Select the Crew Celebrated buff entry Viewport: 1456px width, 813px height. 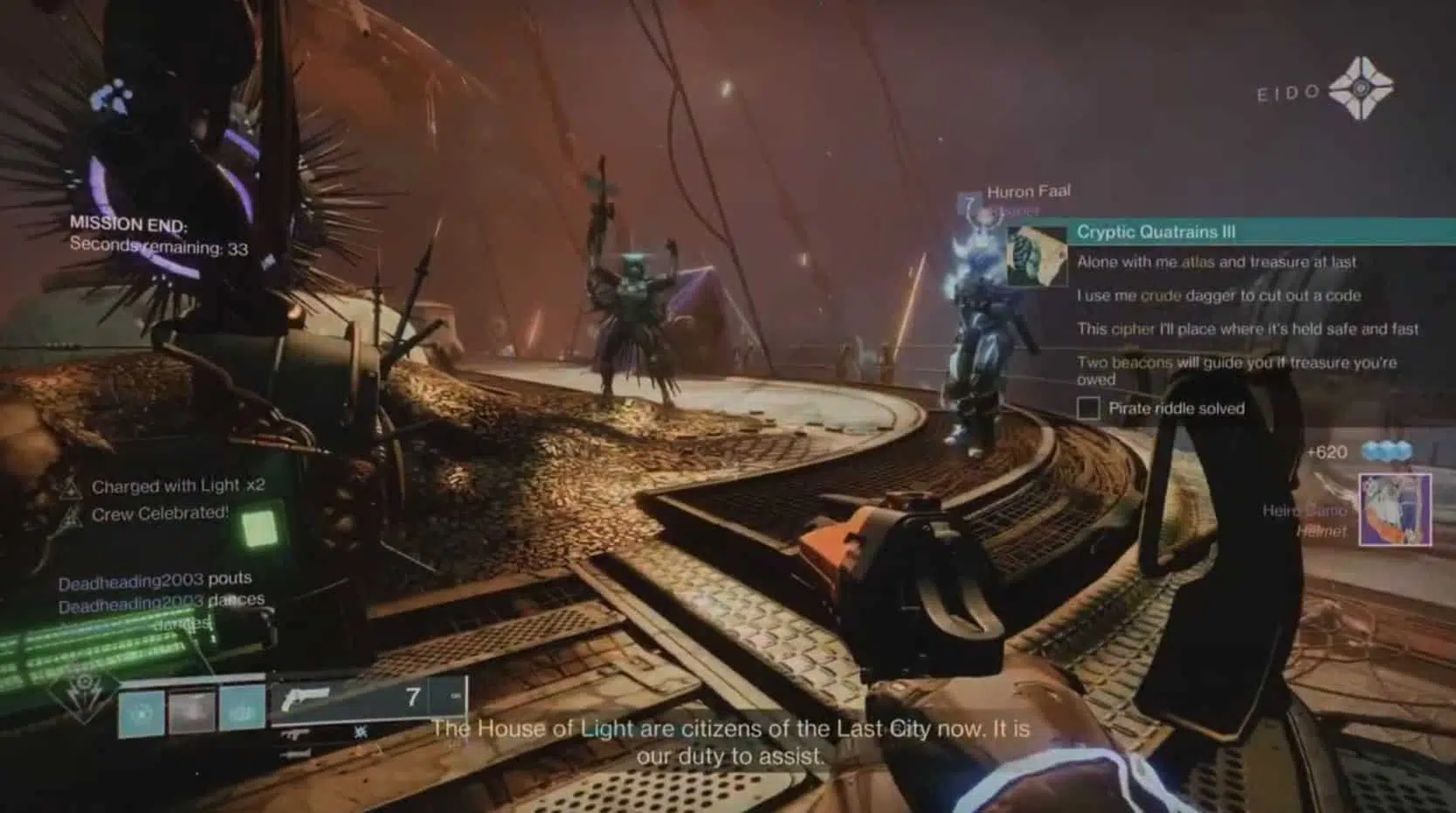159,513
